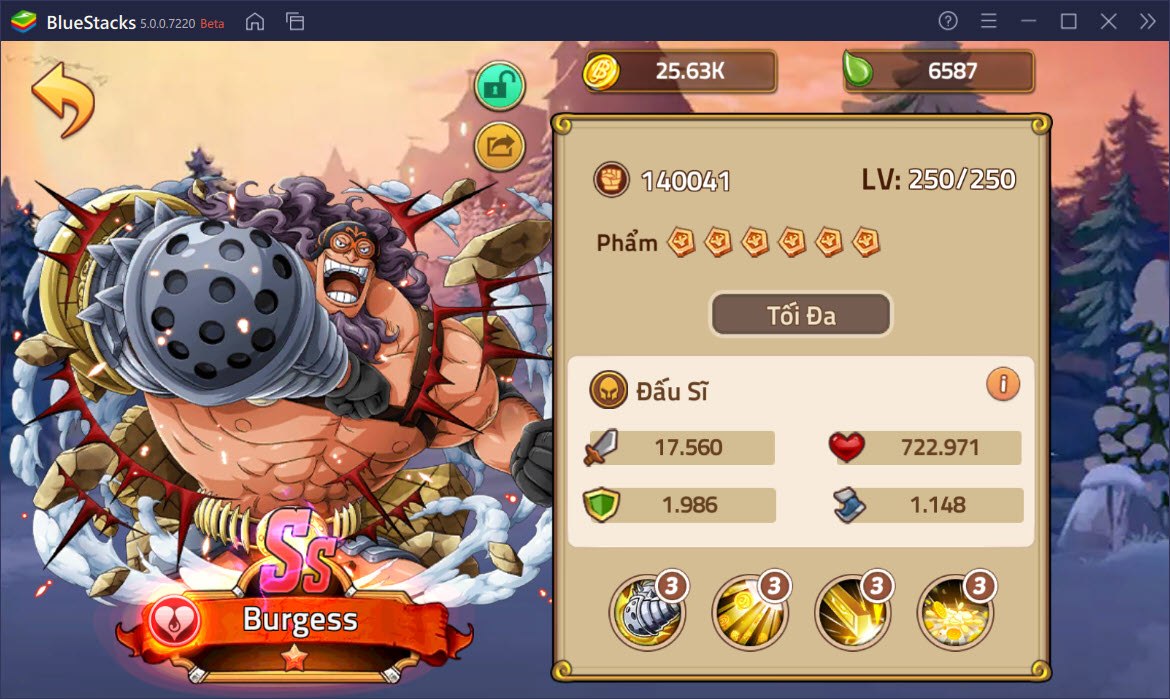Tap the green leaf currency counter
This screenshot has width=1170, height=699.
point(938,71)
